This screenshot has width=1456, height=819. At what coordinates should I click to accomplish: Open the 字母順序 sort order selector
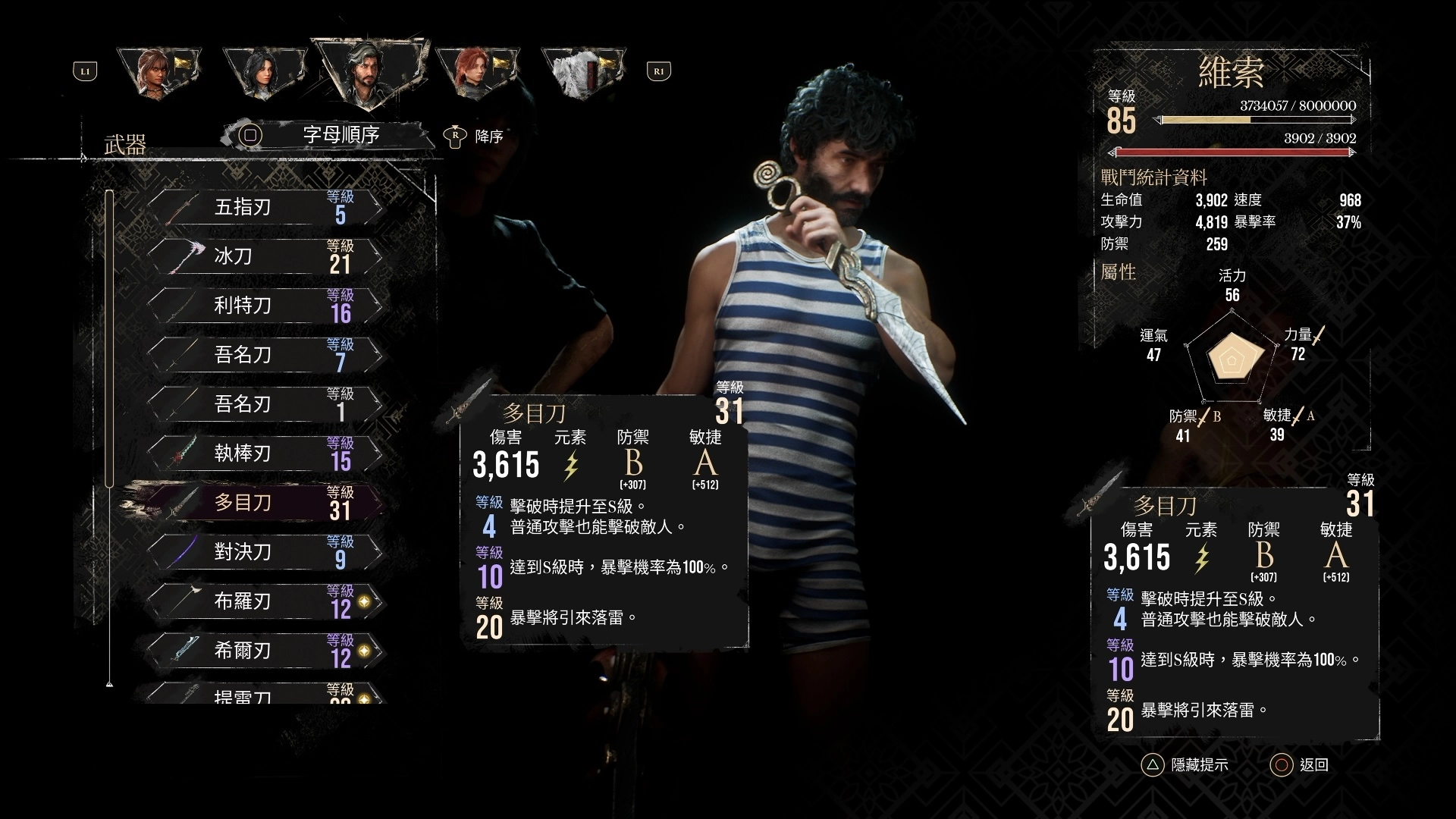tap(340, 135)
